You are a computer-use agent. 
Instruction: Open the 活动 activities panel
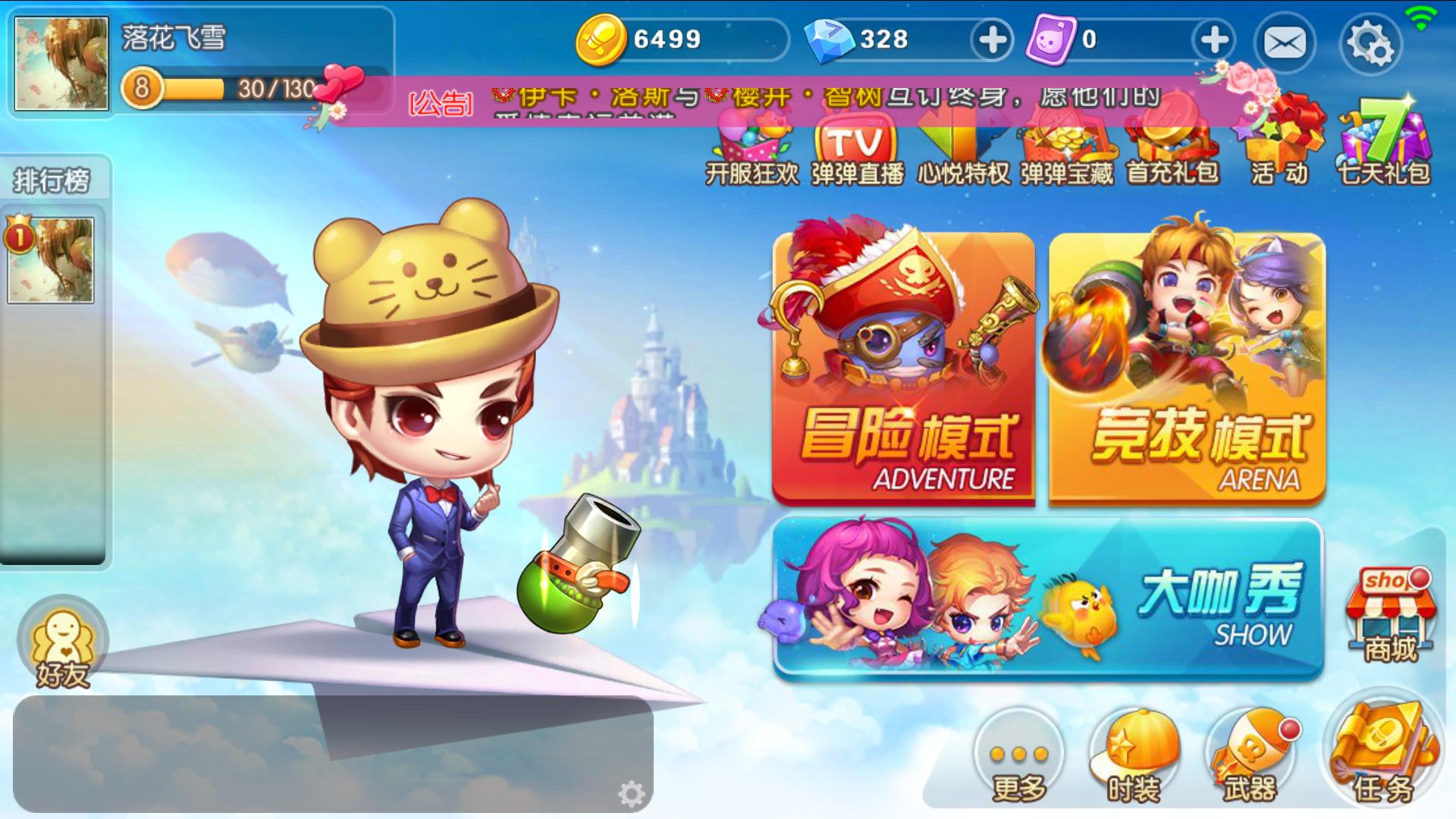[1278, 148]
